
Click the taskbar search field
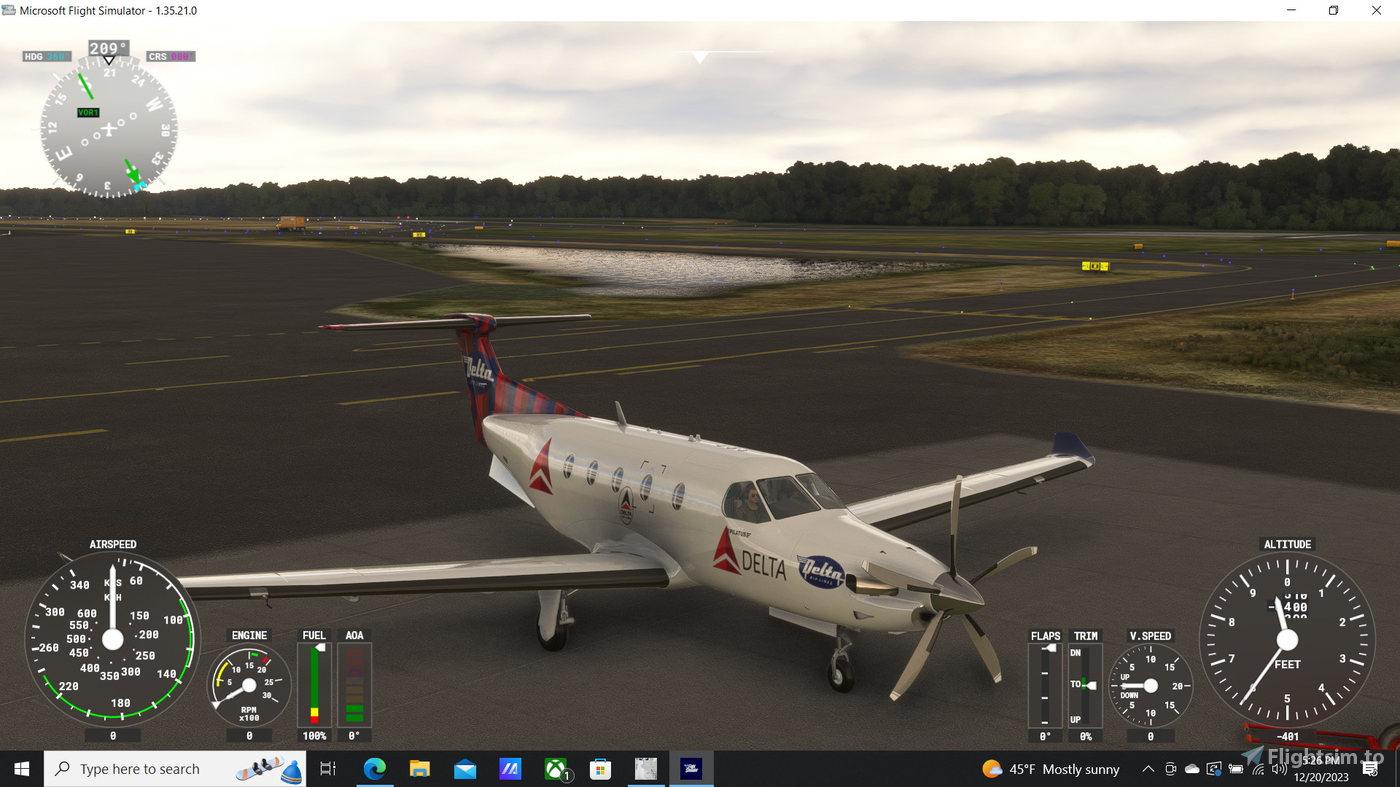coord(170,768)
